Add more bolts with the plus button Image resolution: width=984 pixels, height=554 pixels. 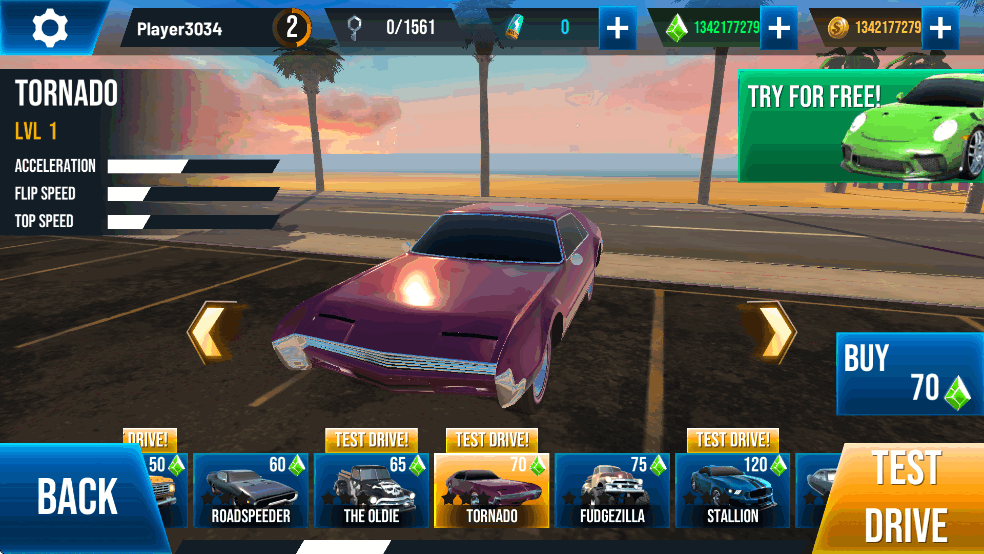point(618,28)
